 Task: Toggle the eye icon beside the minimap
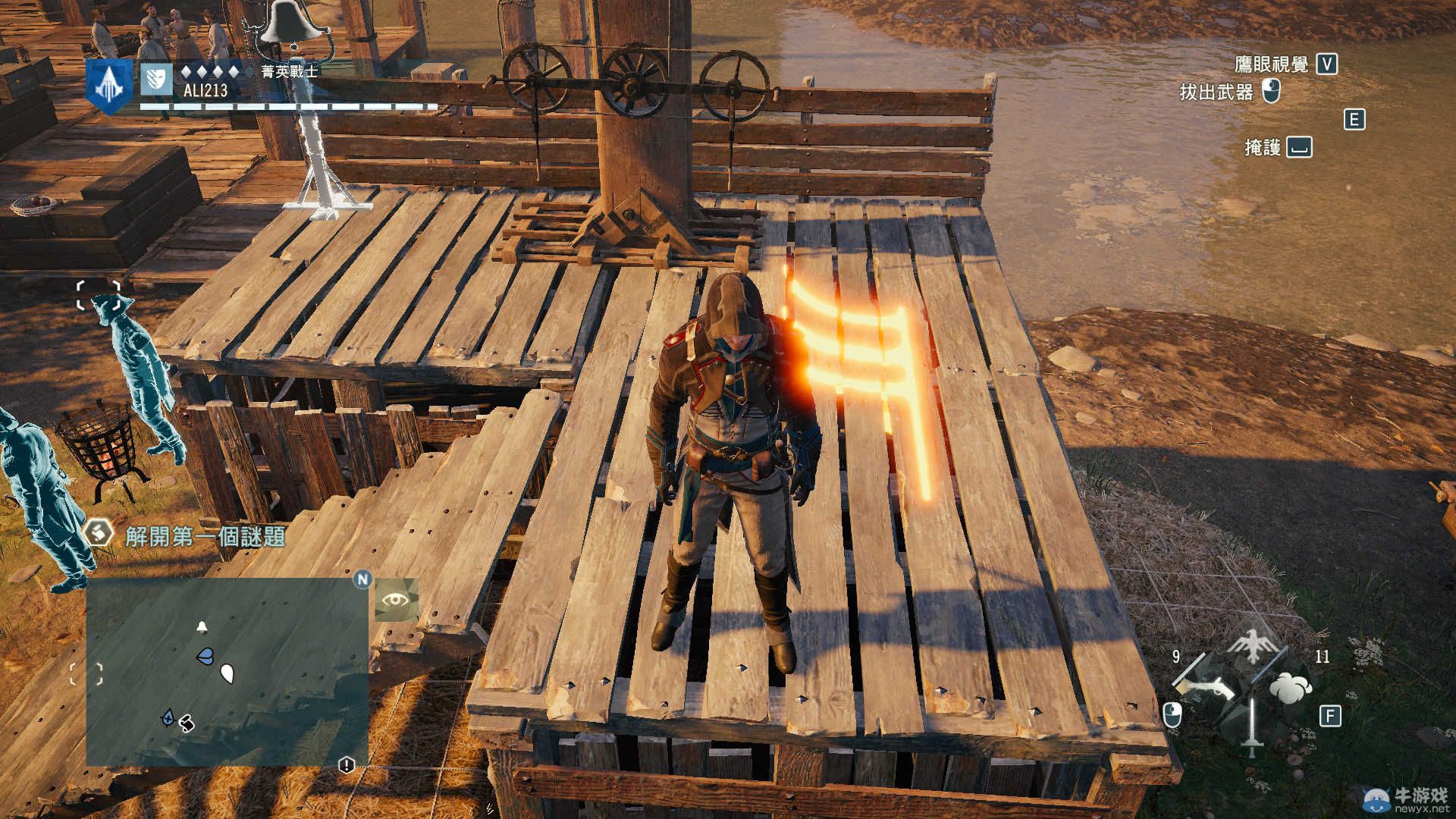[395, 600]
